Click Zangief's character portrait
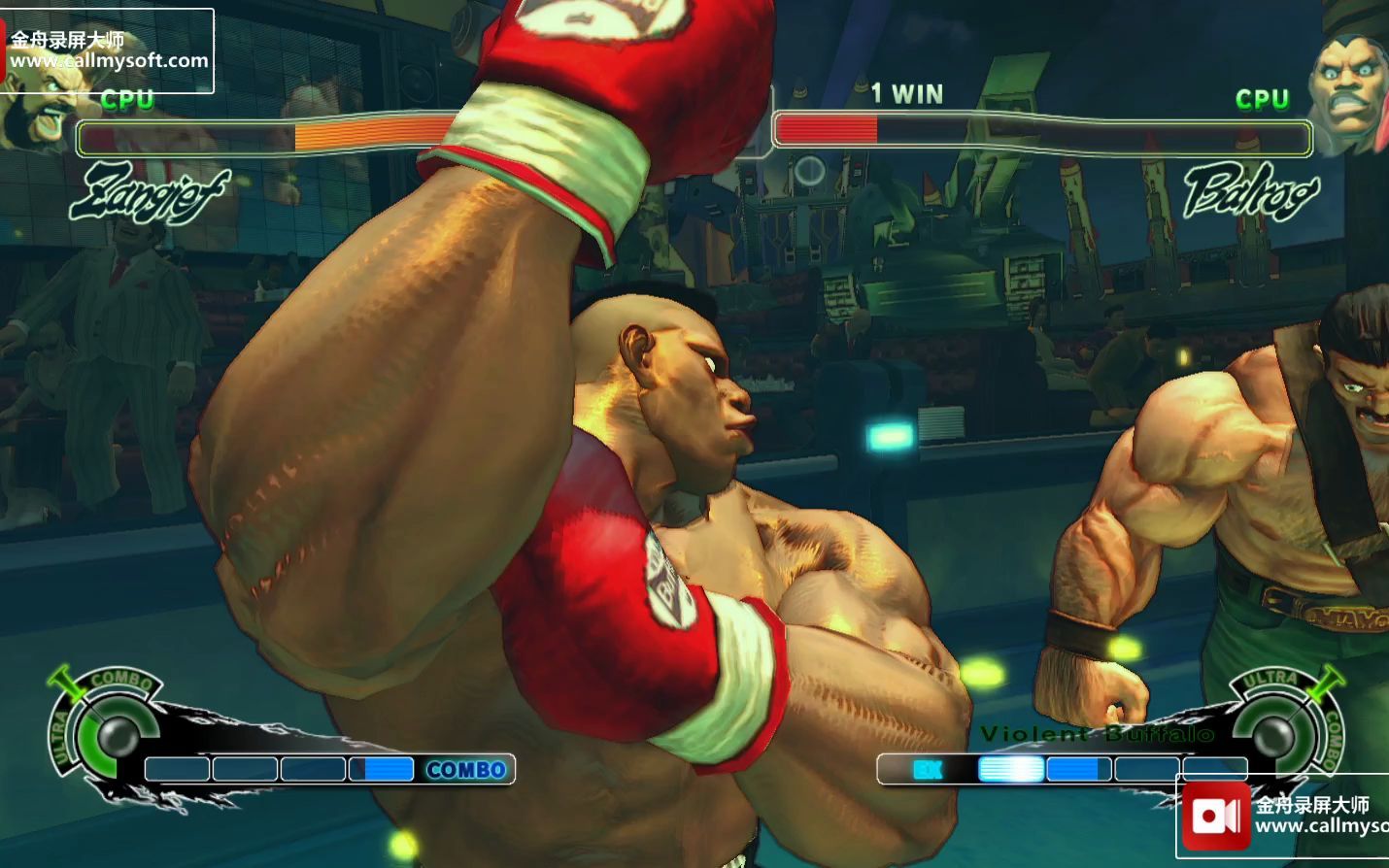Image resolution: width=1389 pixels, height=868 pixels. (x=39, y=112)
